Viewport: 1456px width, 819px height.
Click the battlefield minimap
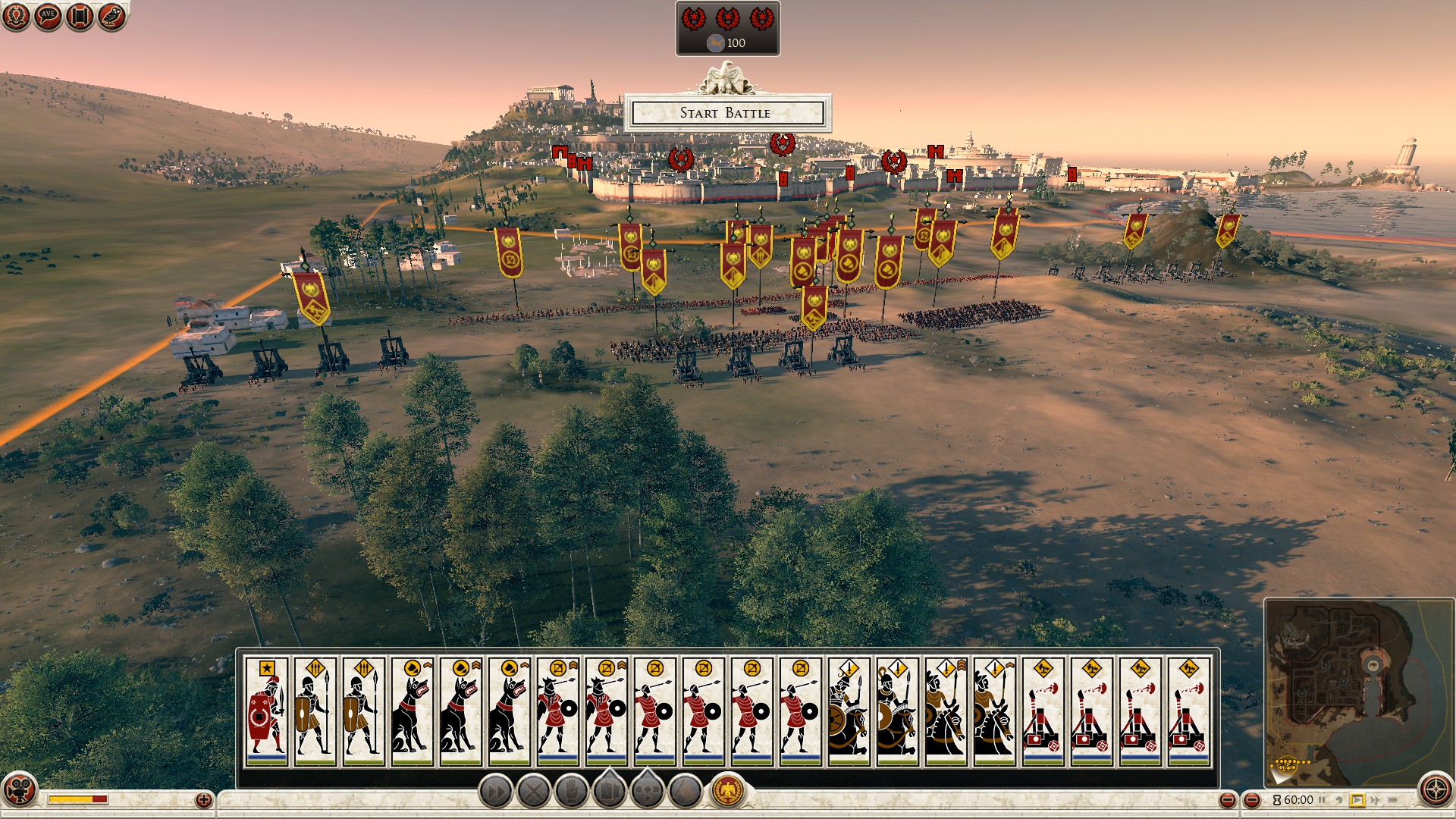point(1357,690)
